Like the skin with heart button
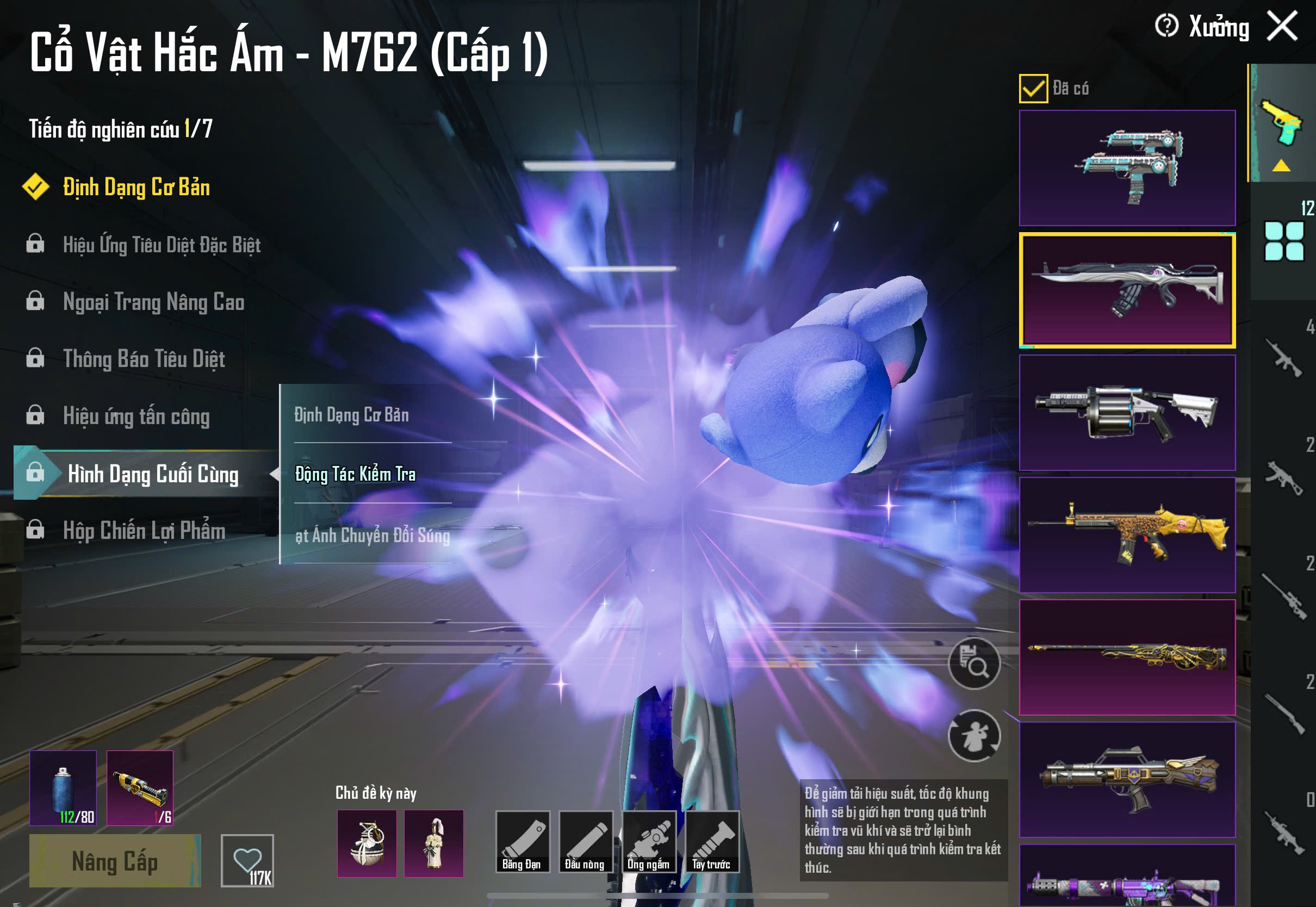The width and height of the screenshot is (1316, 907). 247,860
